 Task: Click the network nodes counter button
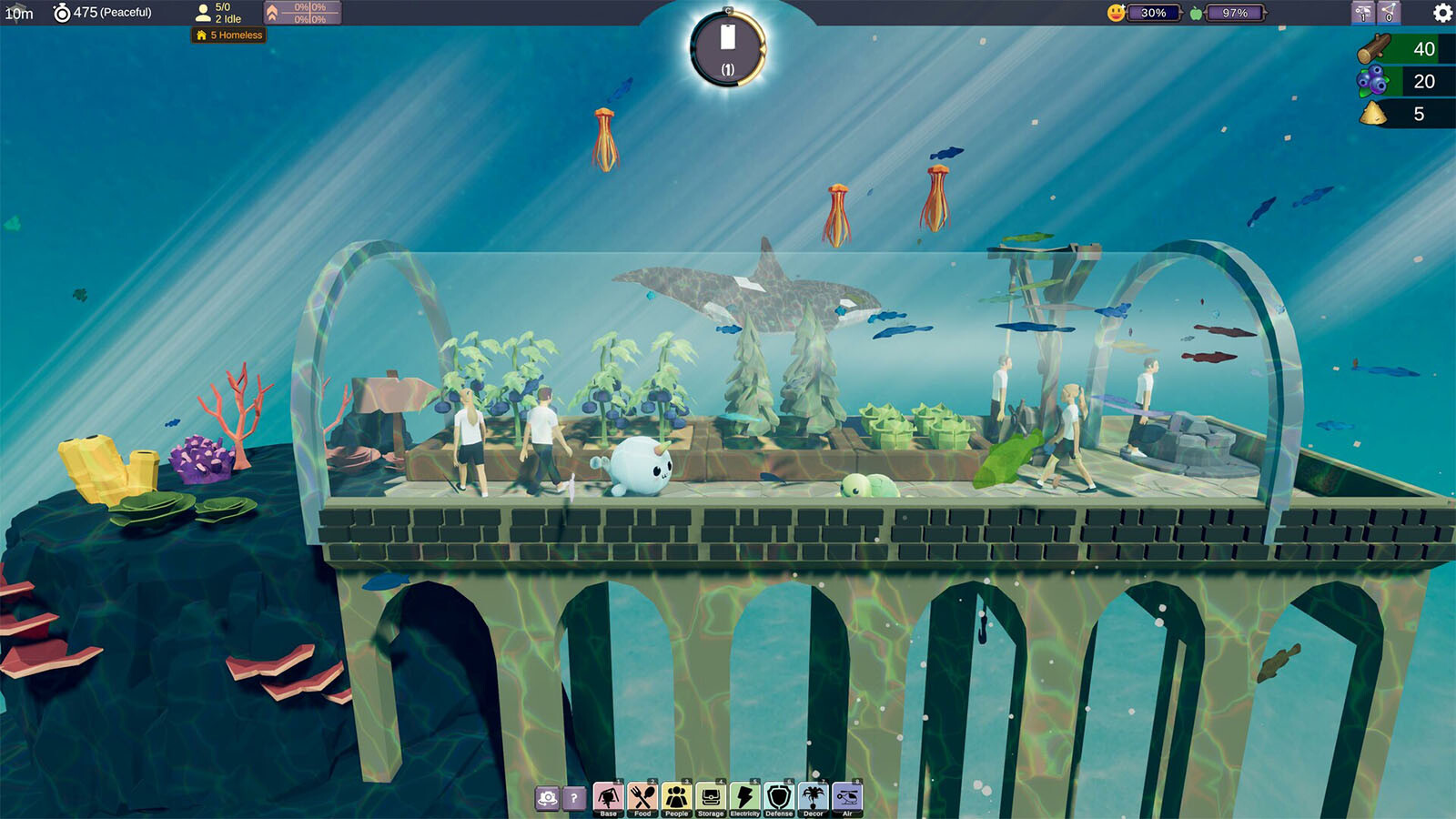click(1389, 13)
